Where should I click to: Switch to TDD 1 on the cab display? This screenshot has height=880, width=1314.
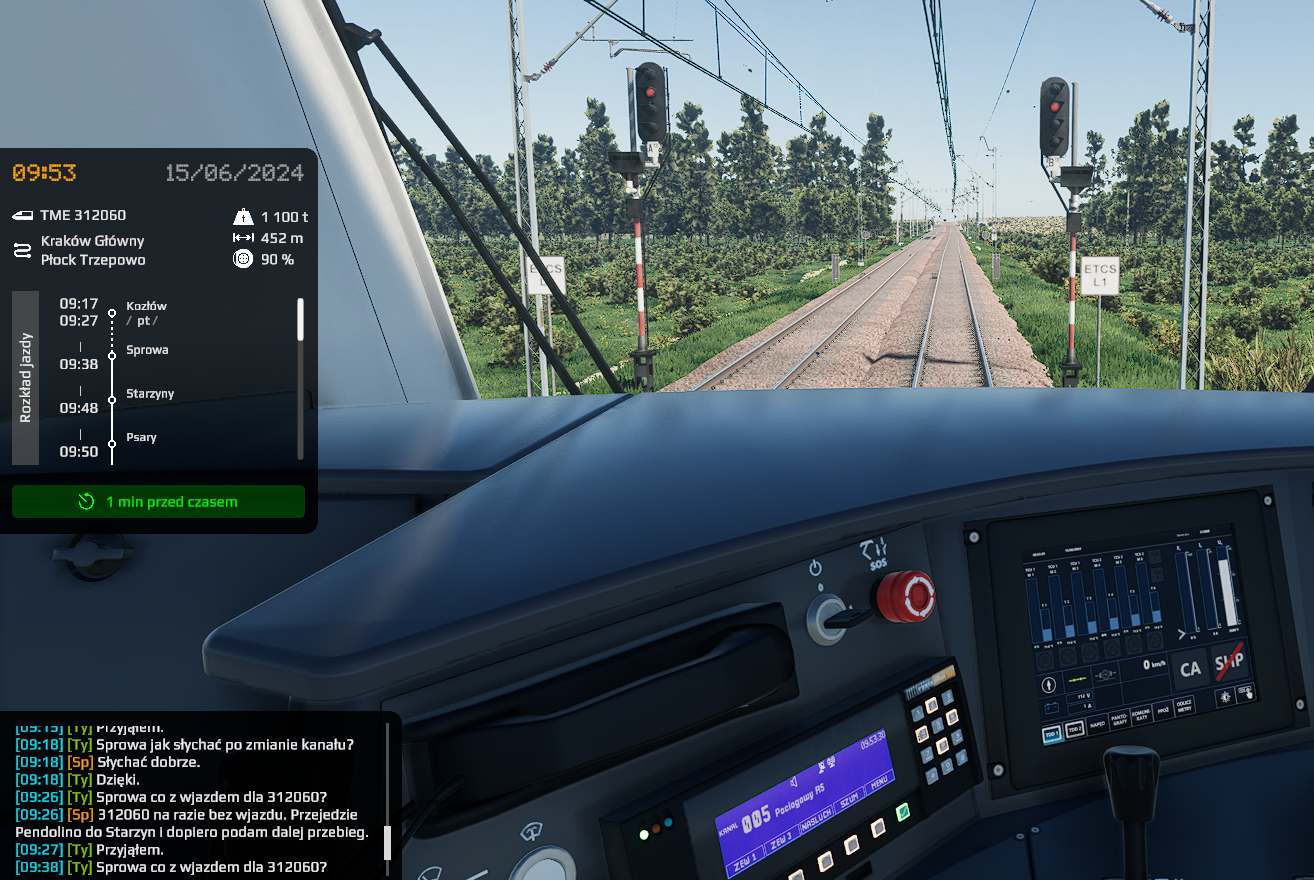tap(1051, 733)
